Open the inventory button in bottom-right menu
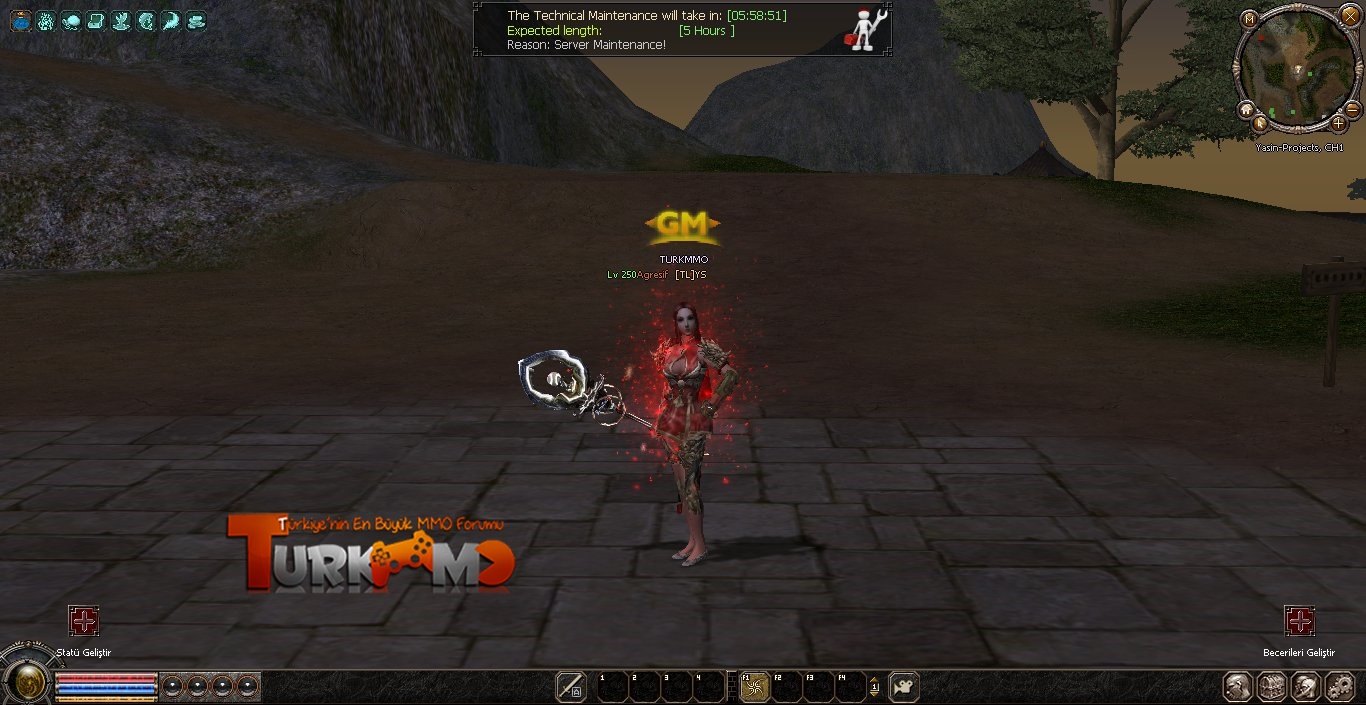The image size is (1366, 705). click(1272, 687)
